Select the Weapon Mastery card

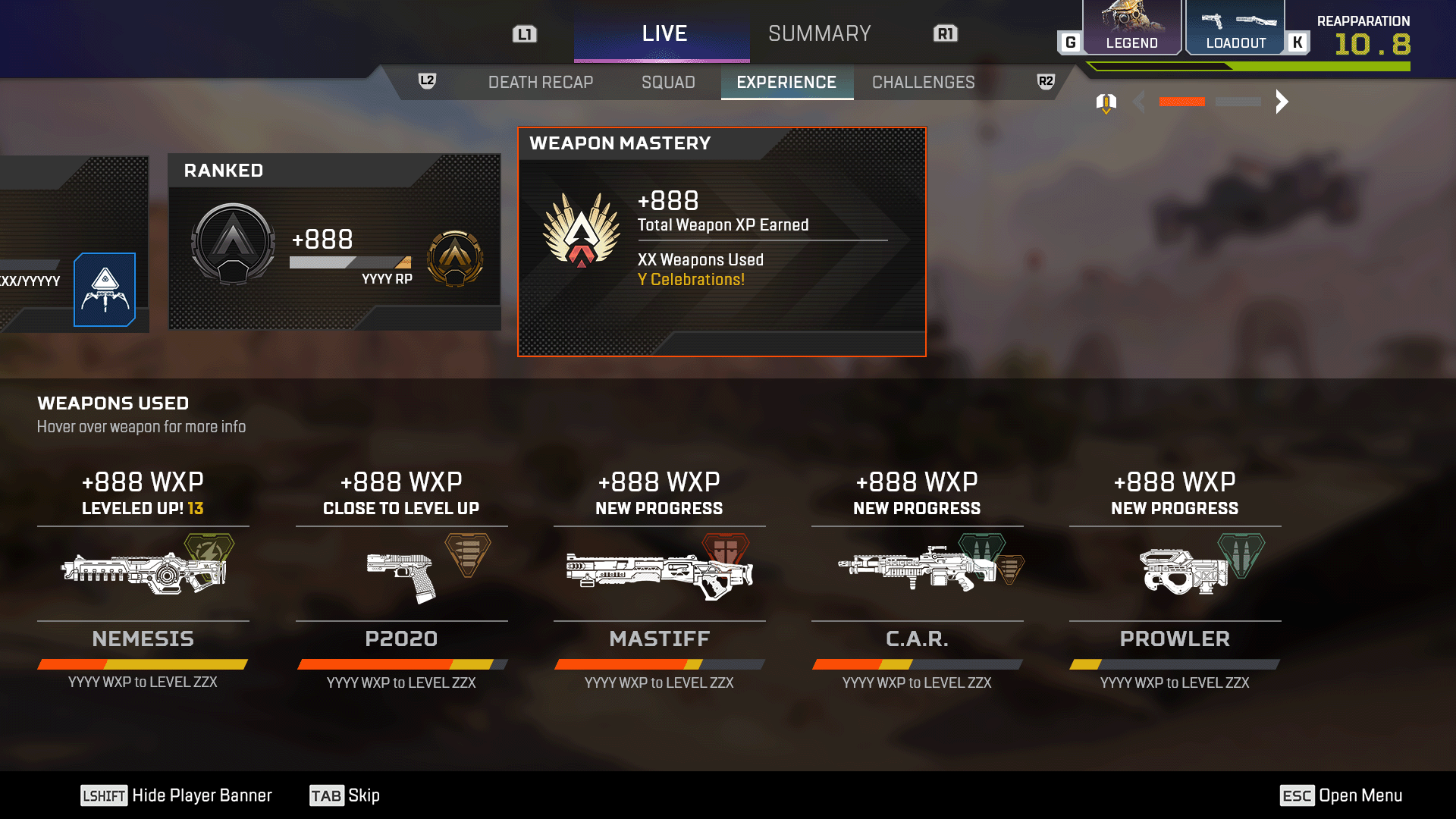tap(721, 242)
